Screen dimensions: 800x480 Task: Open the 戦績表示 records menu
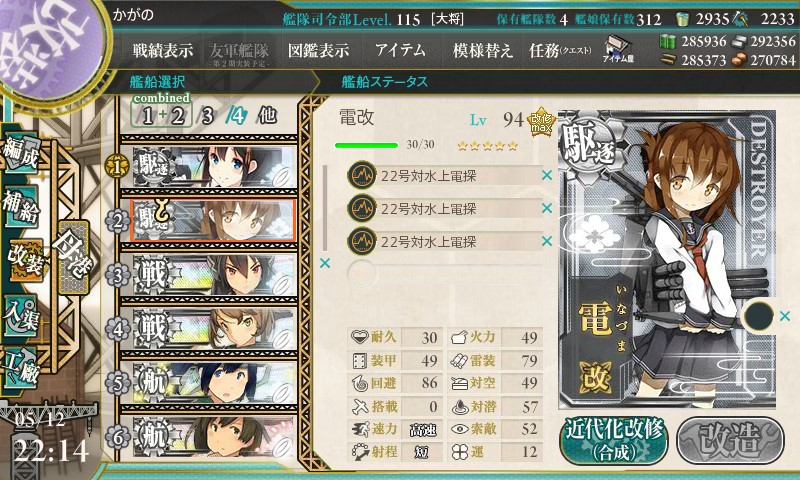point(164,50)
